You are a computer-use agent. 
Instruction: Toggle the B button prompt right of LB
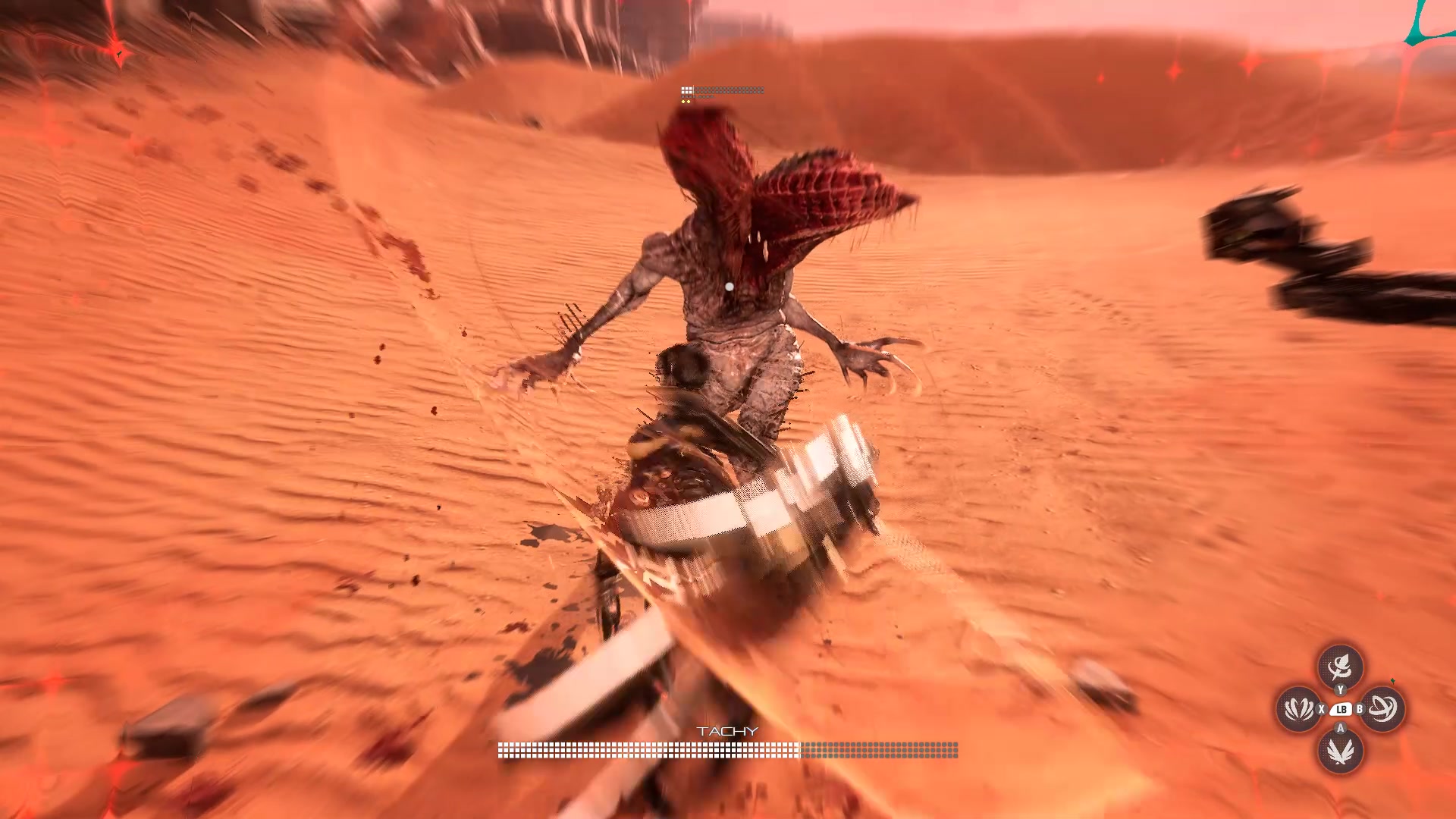(1360, 709)
